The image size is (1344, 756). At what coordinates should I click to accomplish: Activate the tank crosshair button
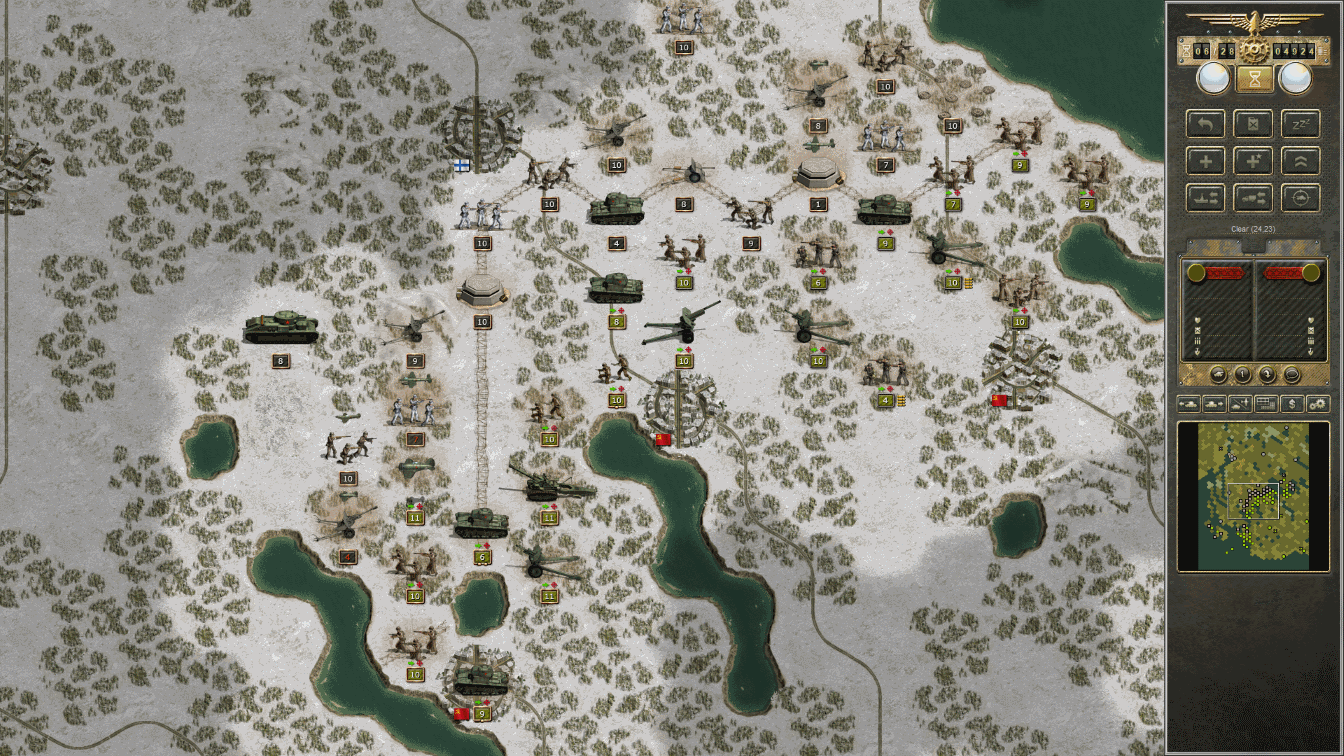[x=1300, y=198]
